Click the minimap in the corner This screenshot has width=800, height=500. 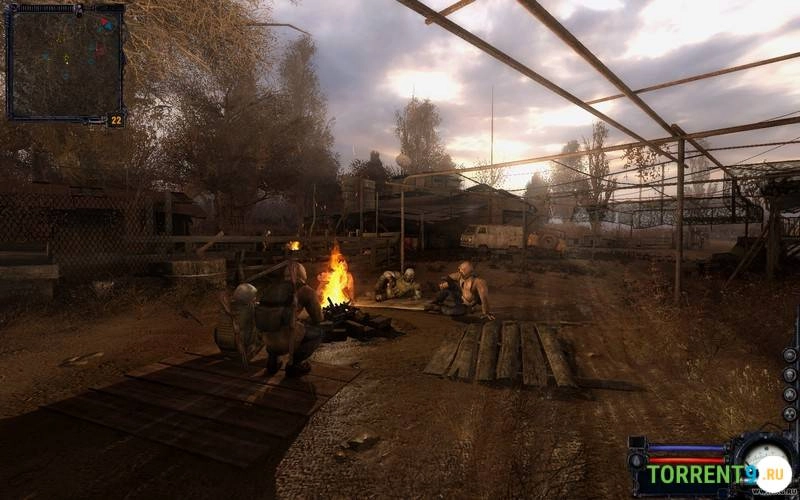coord(65,62)
